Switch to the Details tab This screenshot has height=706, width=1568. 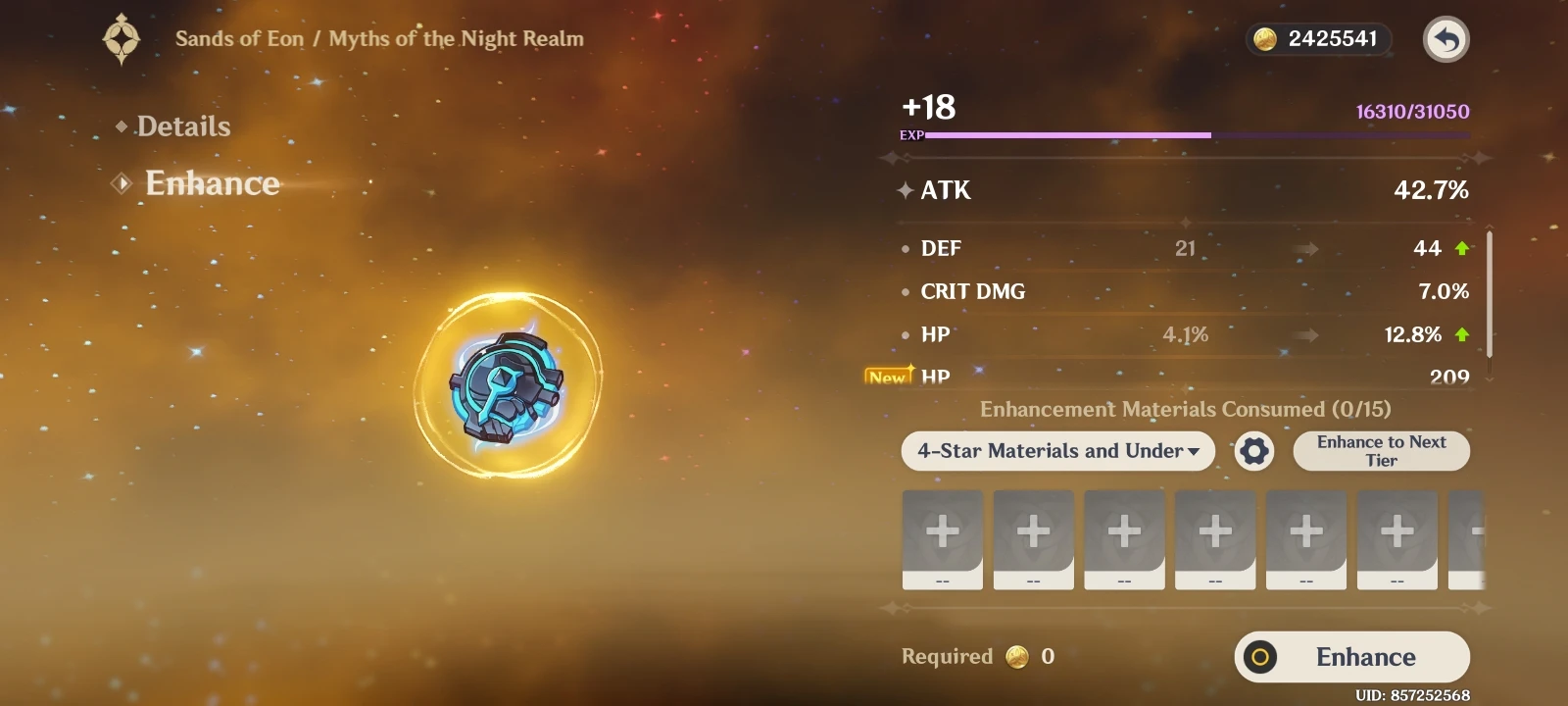coord(183,126)
